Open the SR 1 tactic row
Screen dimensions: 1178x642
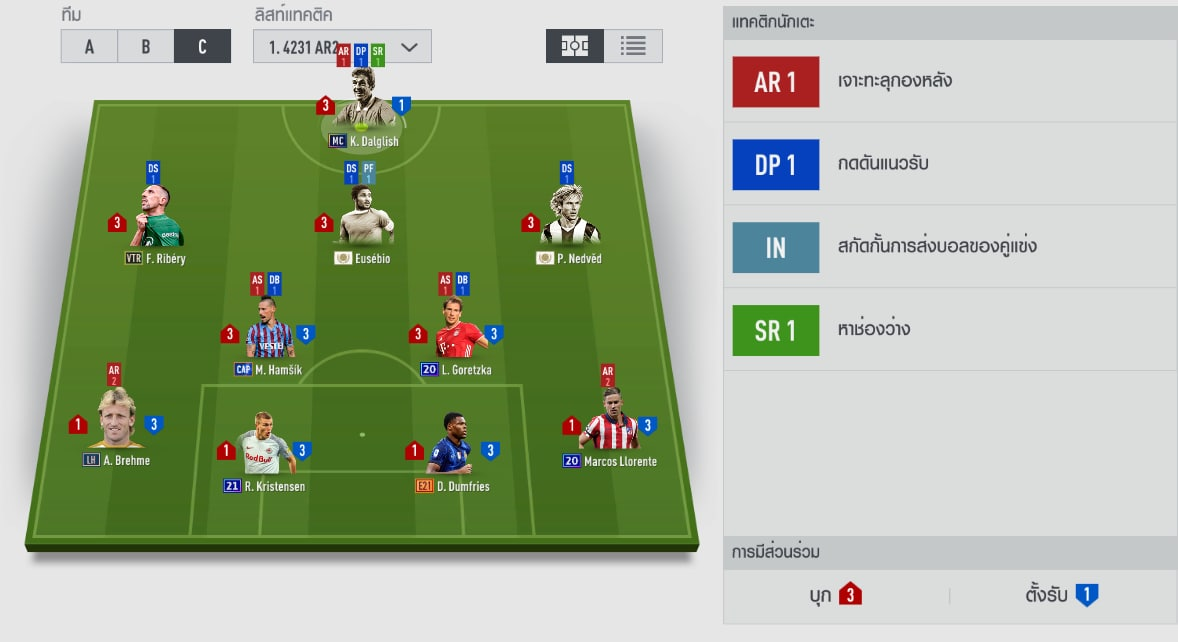point(949,330)
